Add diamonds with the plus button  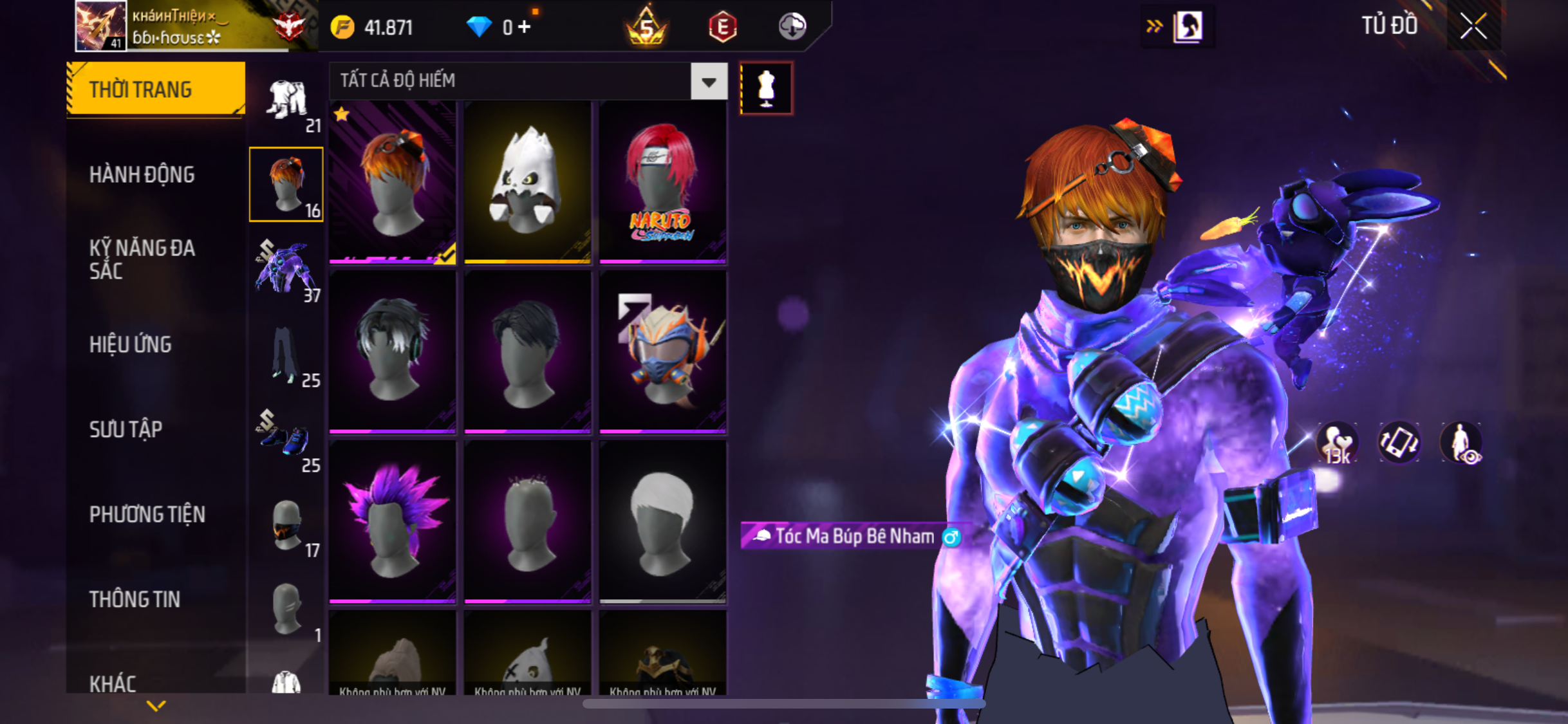coord(525,27)
